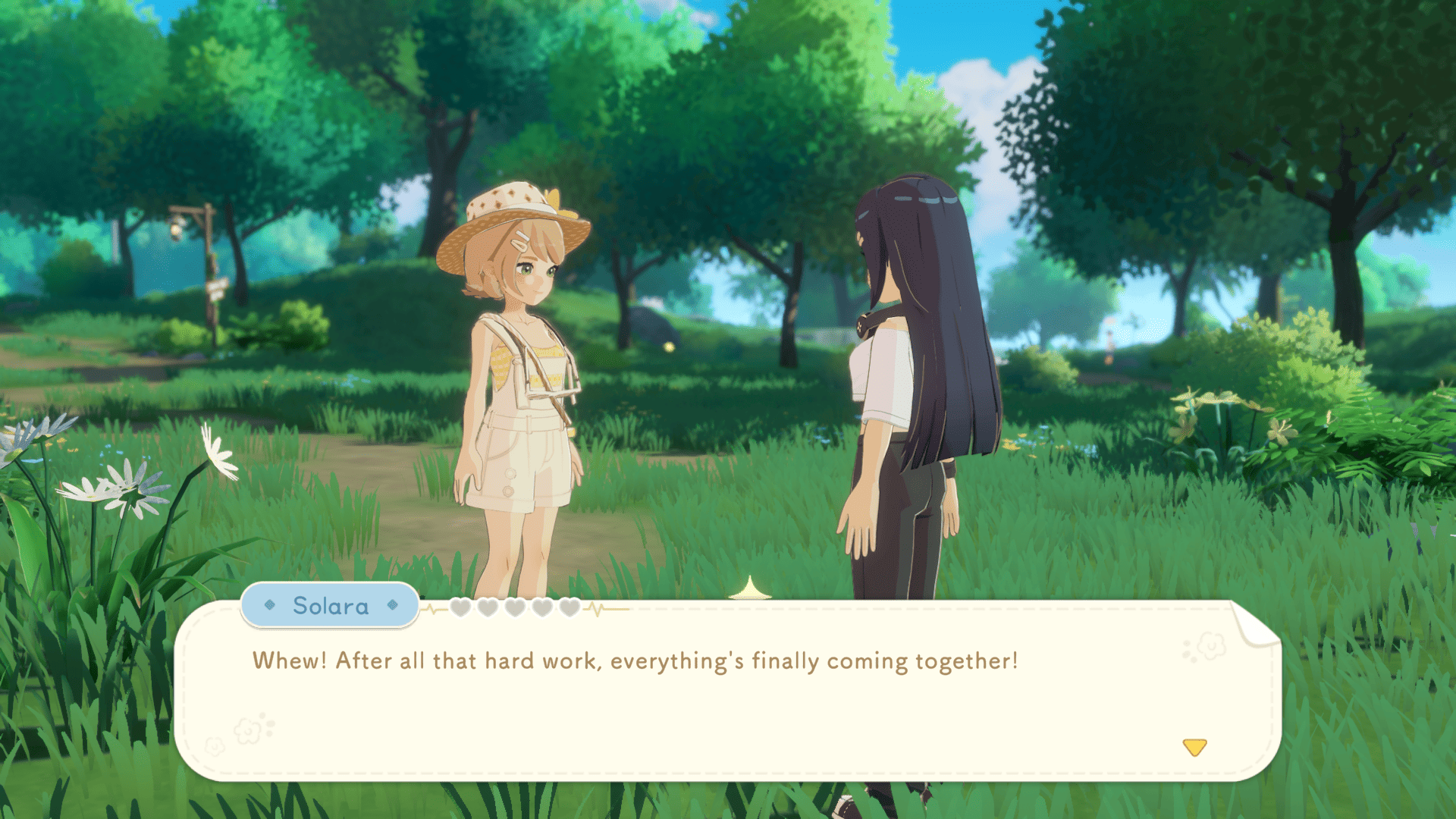Image resolution: width=1456 pixels, height=819 pixels.
Task: Click Solara's dialogue text box
Action: [x=726, y=690]
